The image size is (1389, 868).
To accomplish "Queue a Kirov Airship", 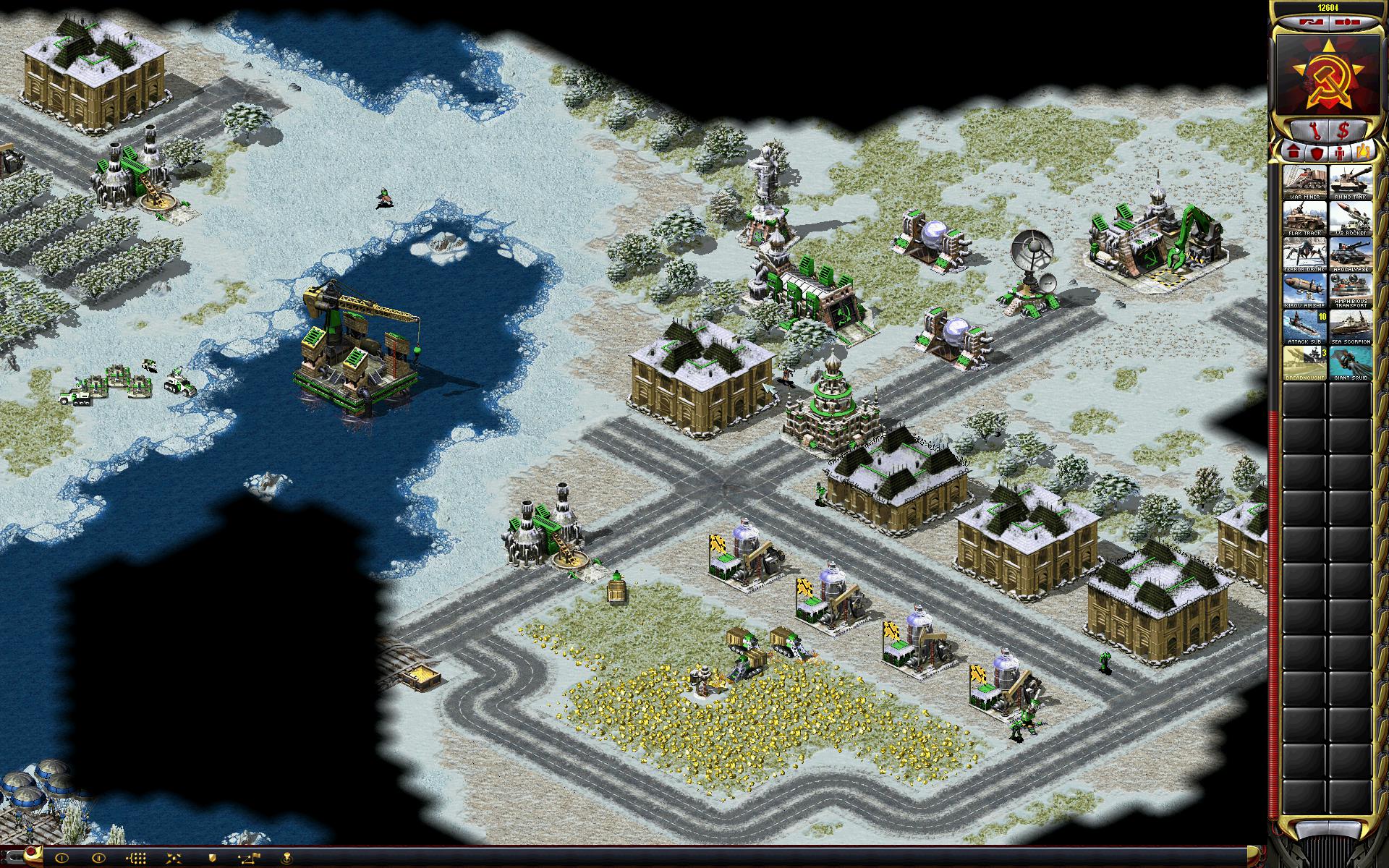I will [1304, 291].
